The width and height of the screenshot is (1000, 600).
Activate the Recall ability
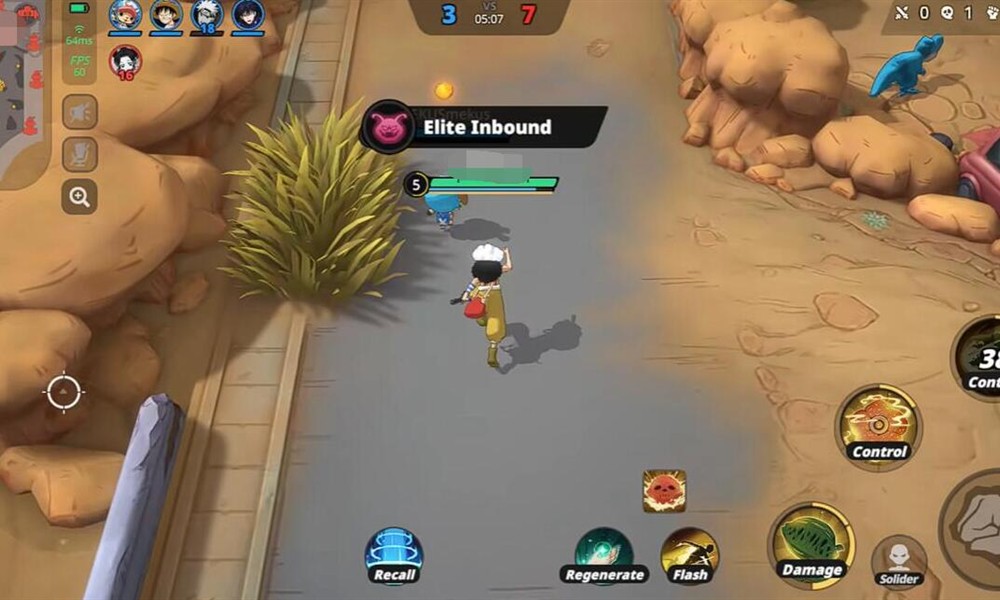394,554
